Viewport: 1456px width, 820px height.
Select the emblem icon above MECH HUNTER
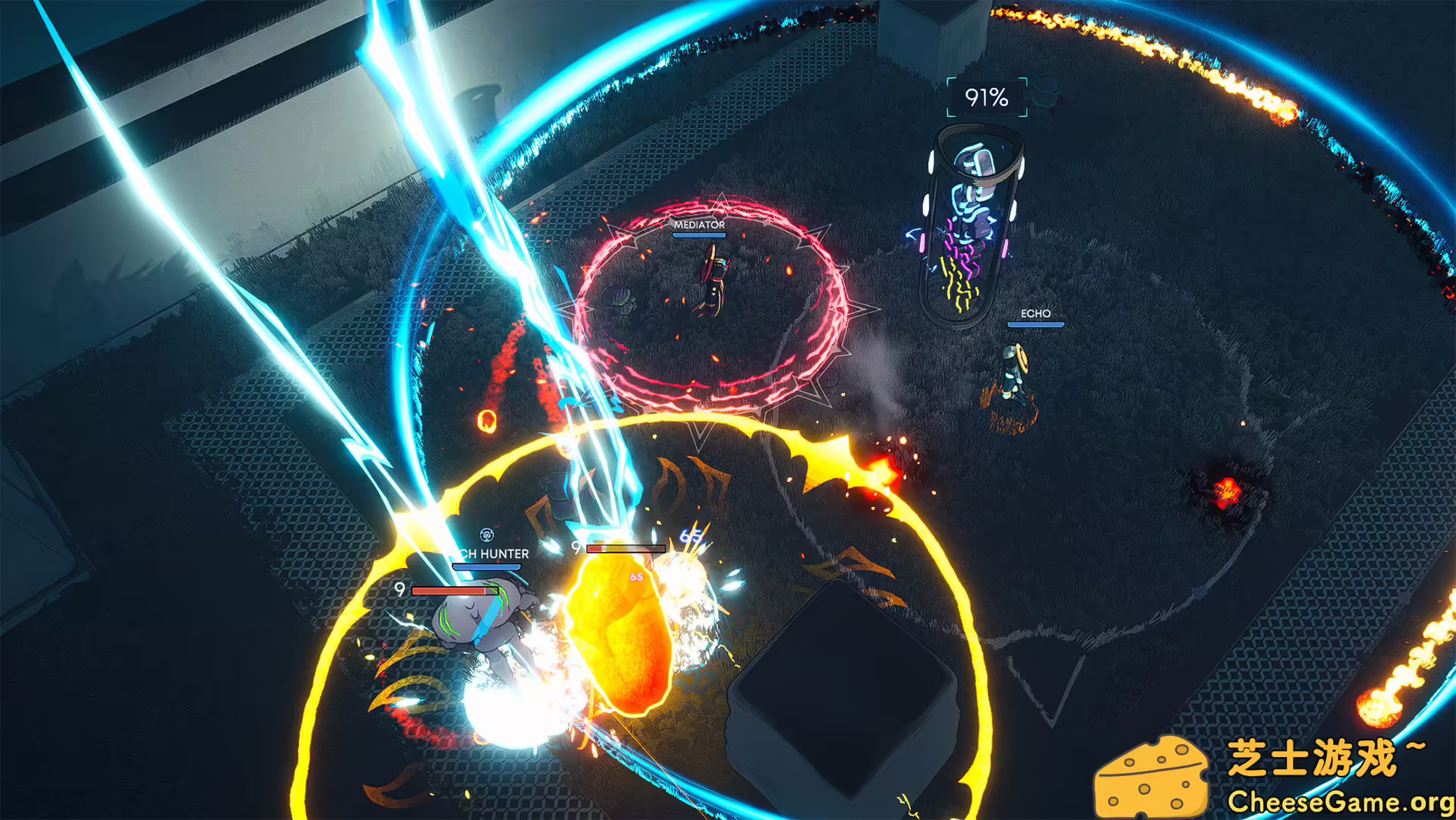487,535
